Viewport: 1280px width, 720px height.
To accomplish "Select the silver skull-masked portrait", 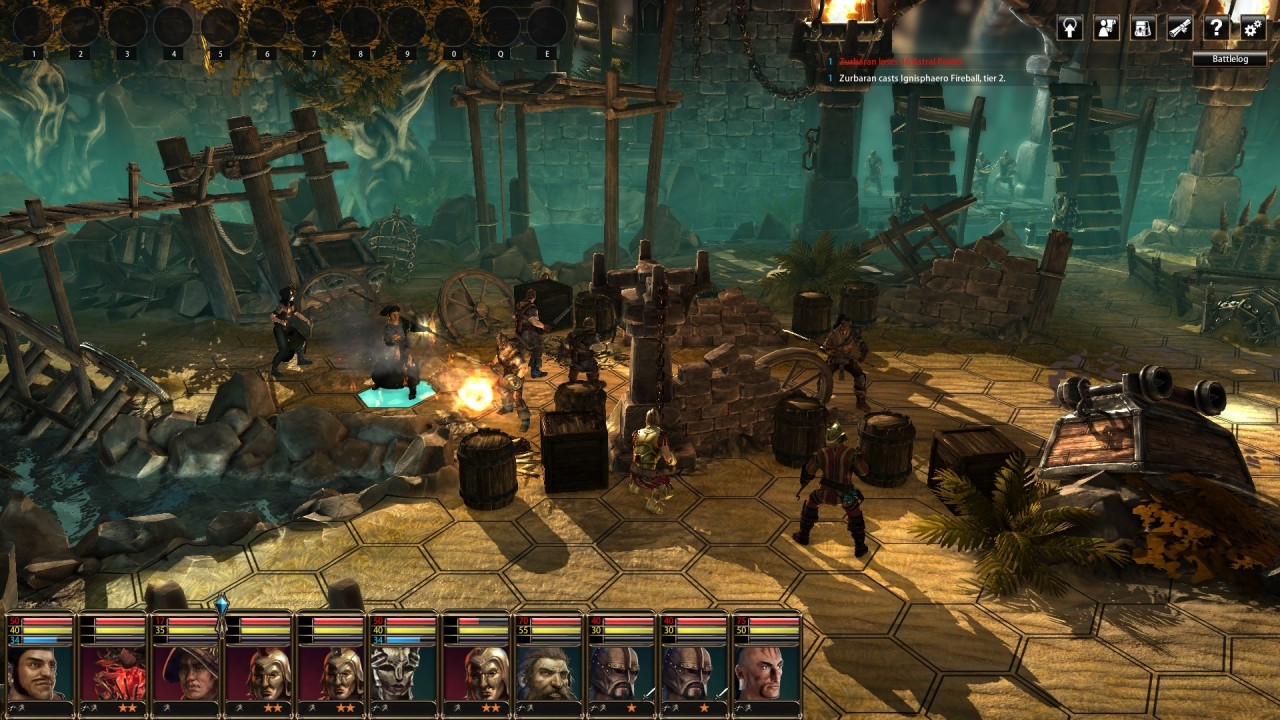I will pos(403,673).
